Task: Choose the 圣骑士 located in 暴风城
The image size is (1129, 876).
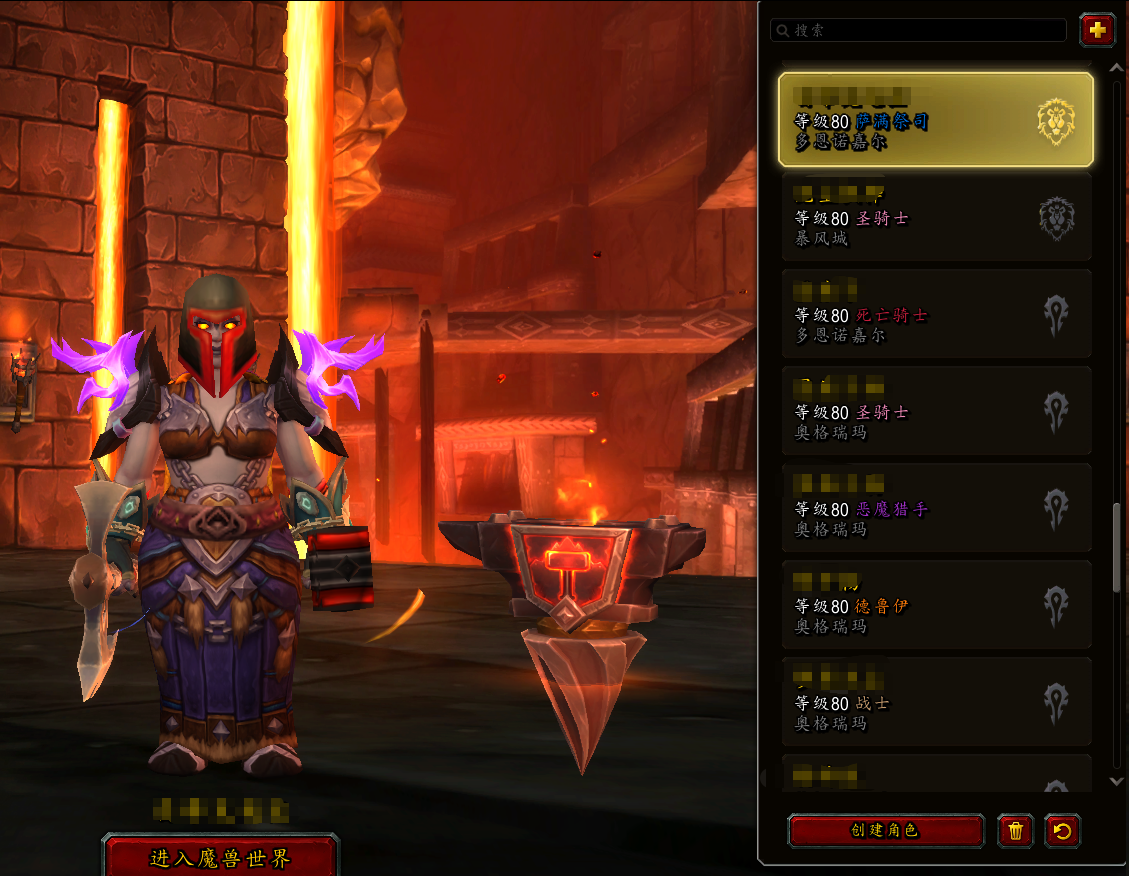Action: (935, 217)
